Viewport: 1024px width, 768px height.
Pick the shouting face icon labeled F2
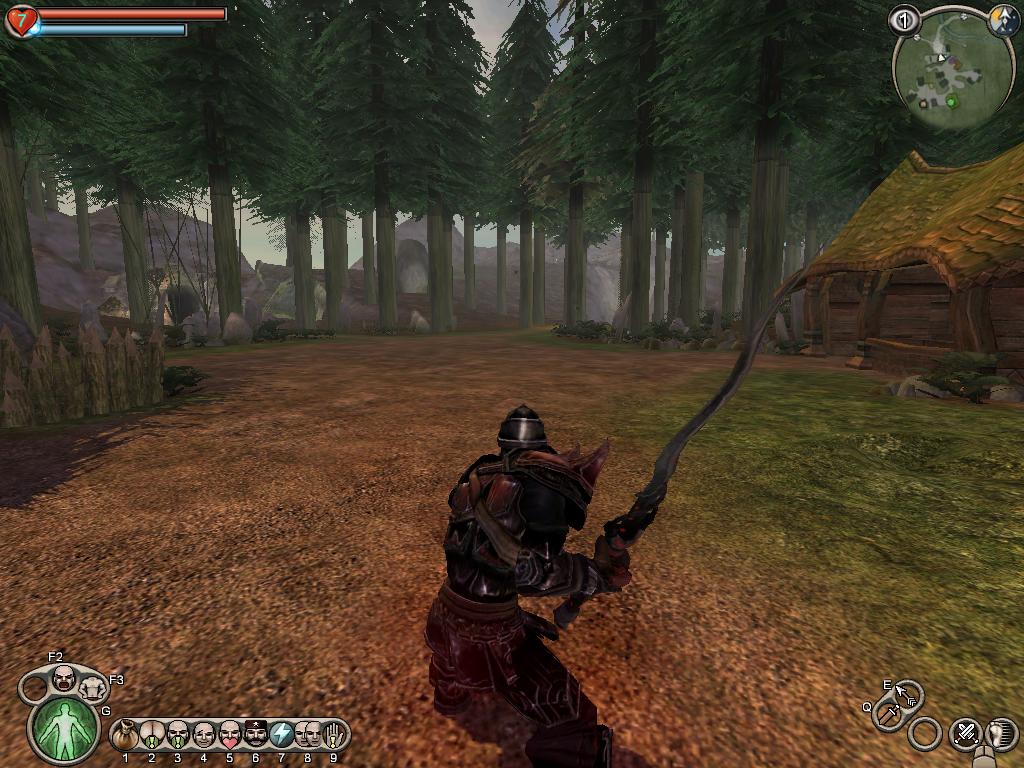click(x=64, y=679)
